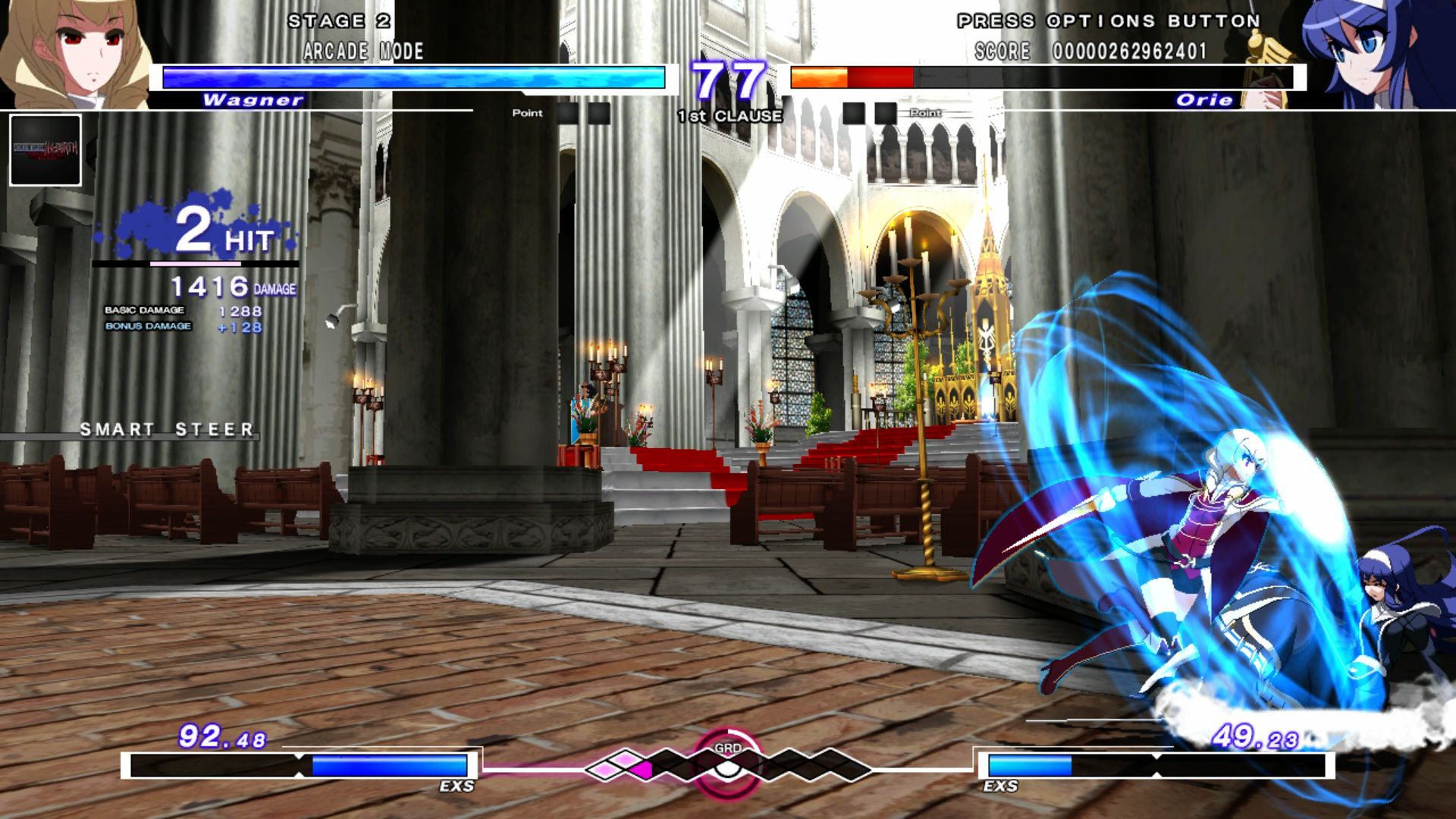Click the round timer showing 77
Viewport: 1456px width, 819px height.
click(x=726, y=80)
